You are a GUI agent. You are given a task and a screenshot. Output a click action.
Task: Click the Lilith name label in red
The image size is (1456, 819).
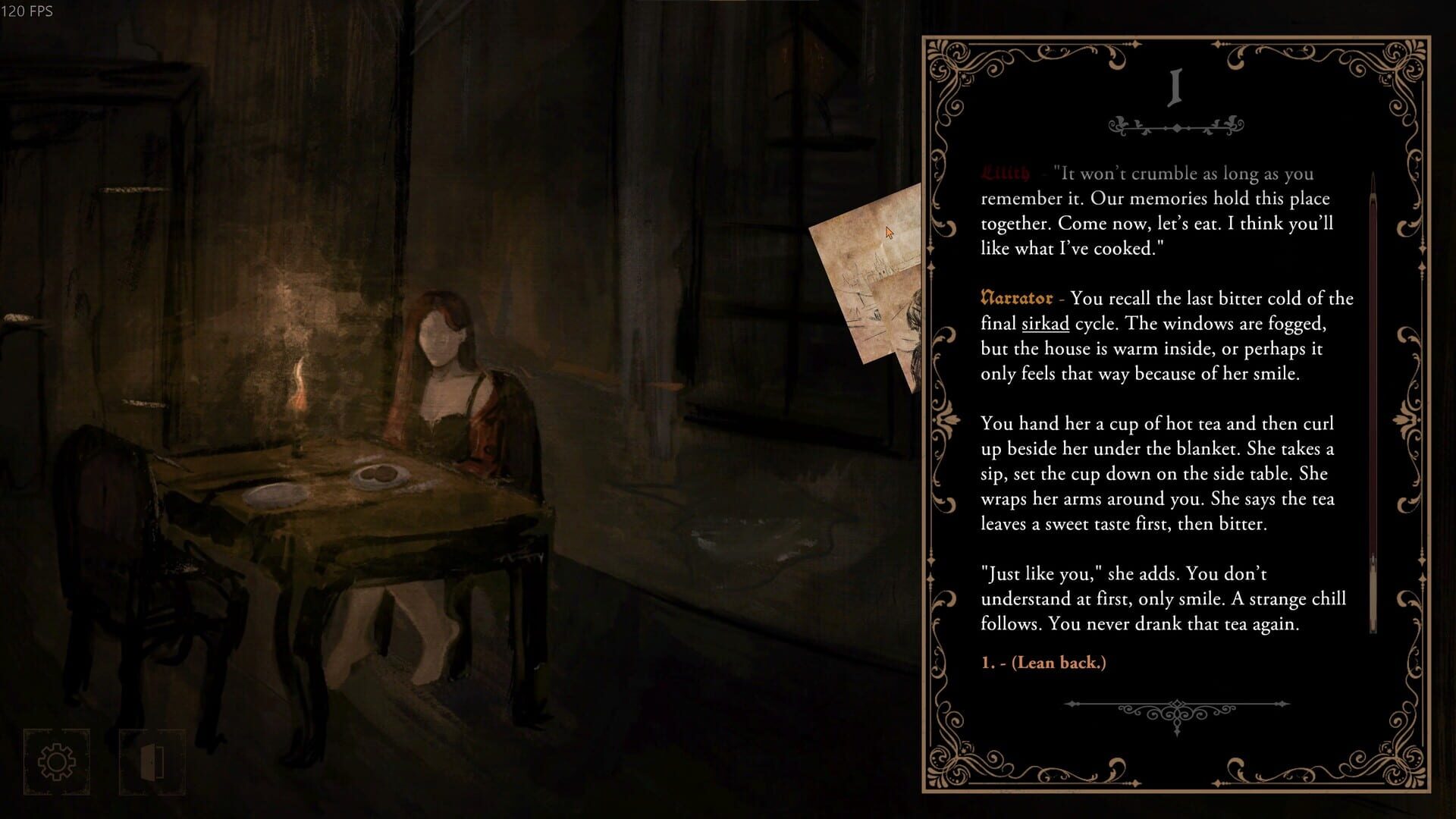[1005, 173]
